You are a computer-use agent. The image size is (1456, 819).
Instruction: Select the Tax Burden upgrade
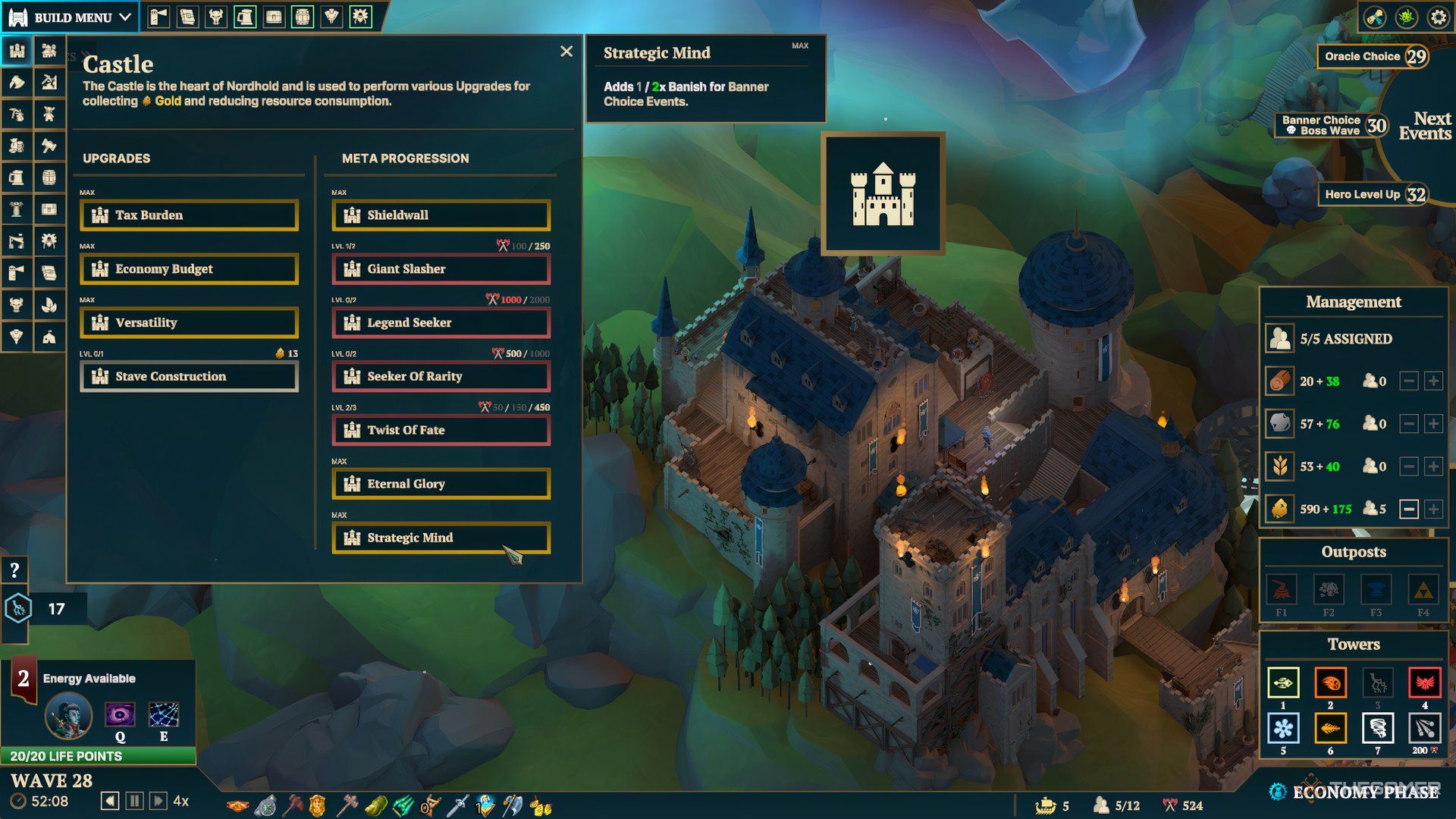[x=189, y=215]
